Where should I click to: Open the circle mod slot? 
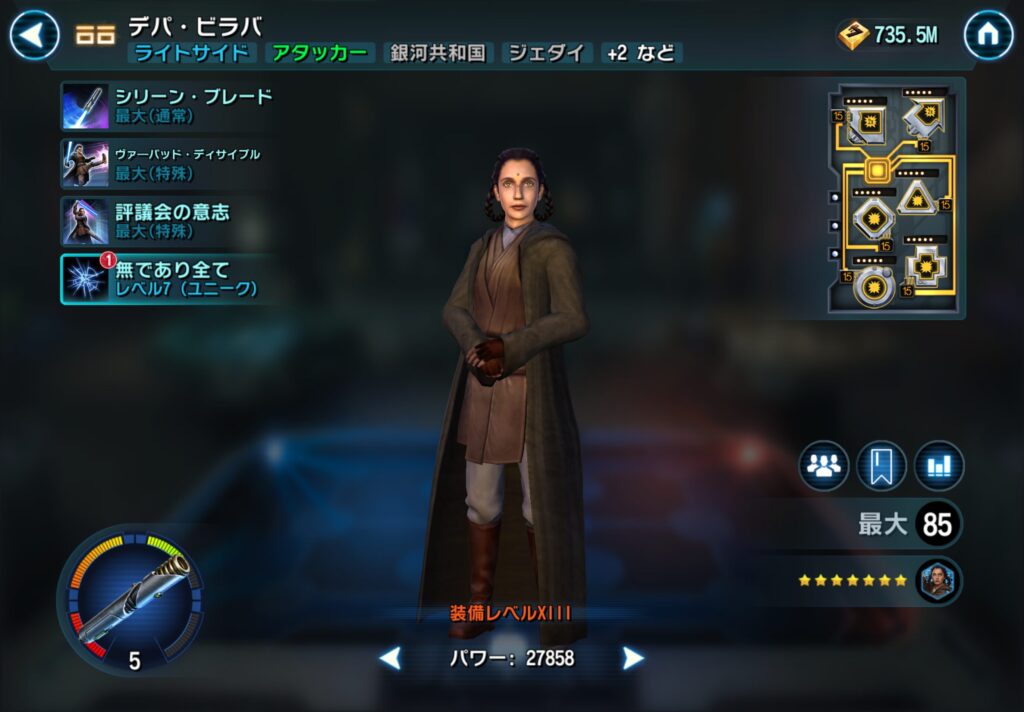click(873, 285)
